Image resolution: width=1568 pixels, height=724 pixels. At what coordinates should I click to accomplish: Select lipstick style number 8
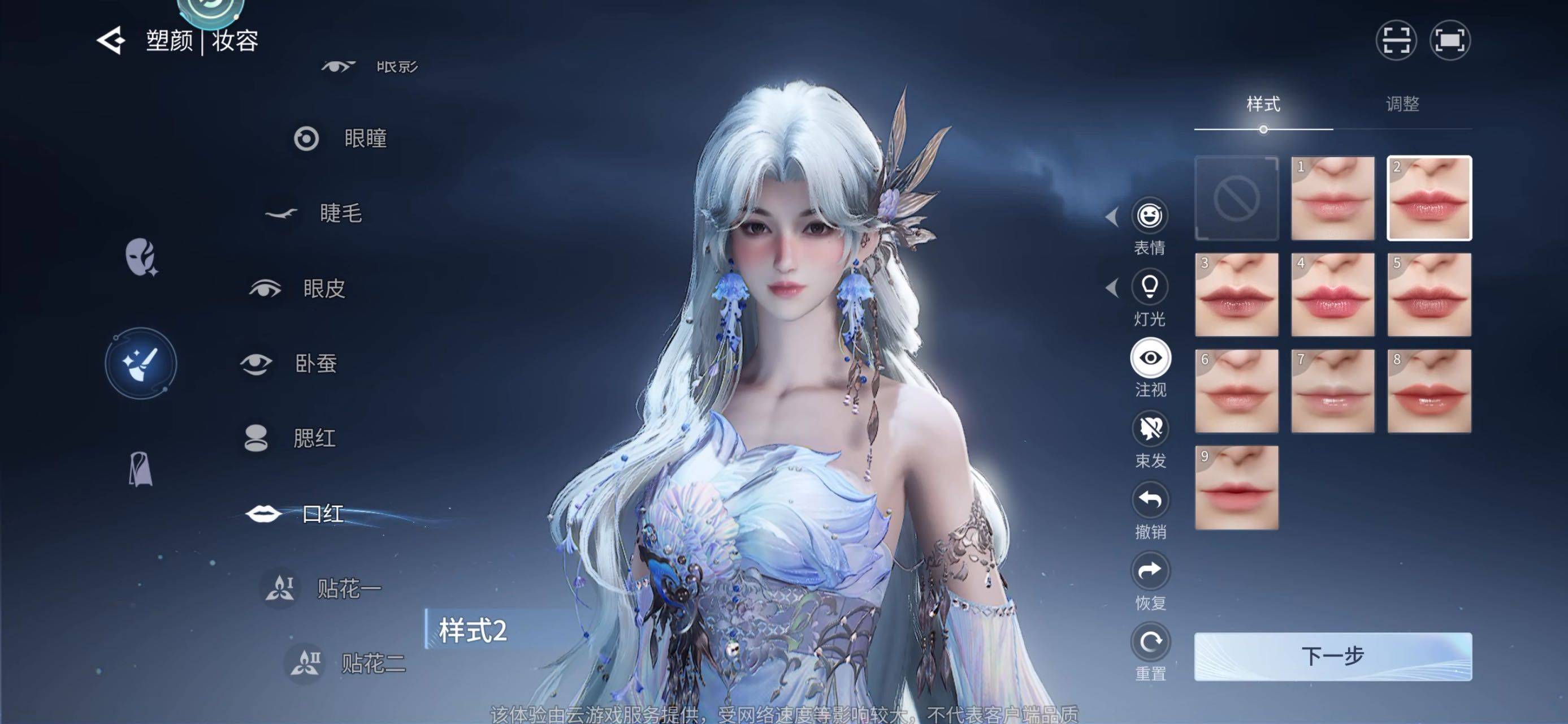pyautogui.click(x=1428, y=391)
